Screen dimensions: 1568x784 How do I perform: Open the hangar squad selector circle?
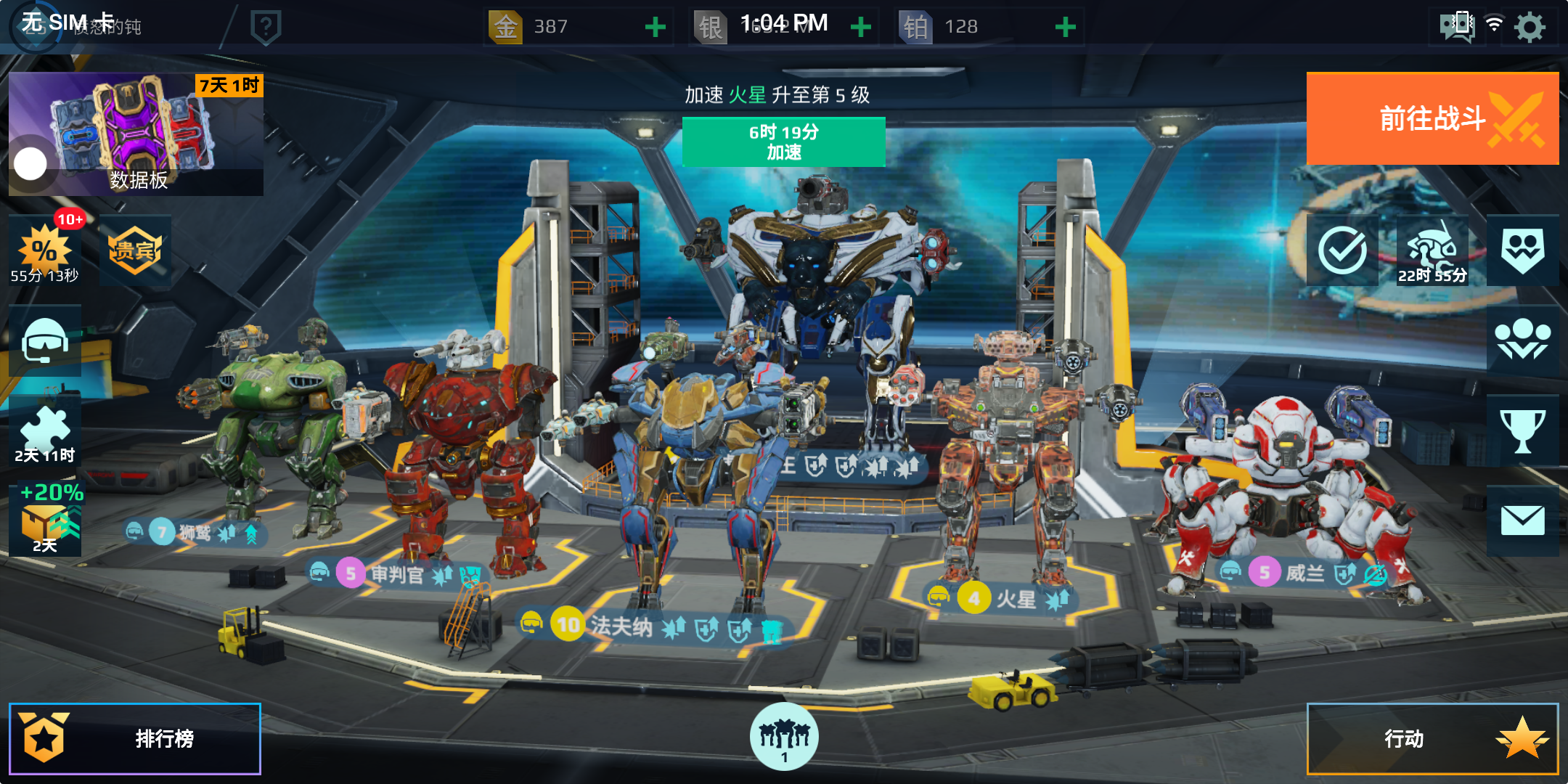784,737
